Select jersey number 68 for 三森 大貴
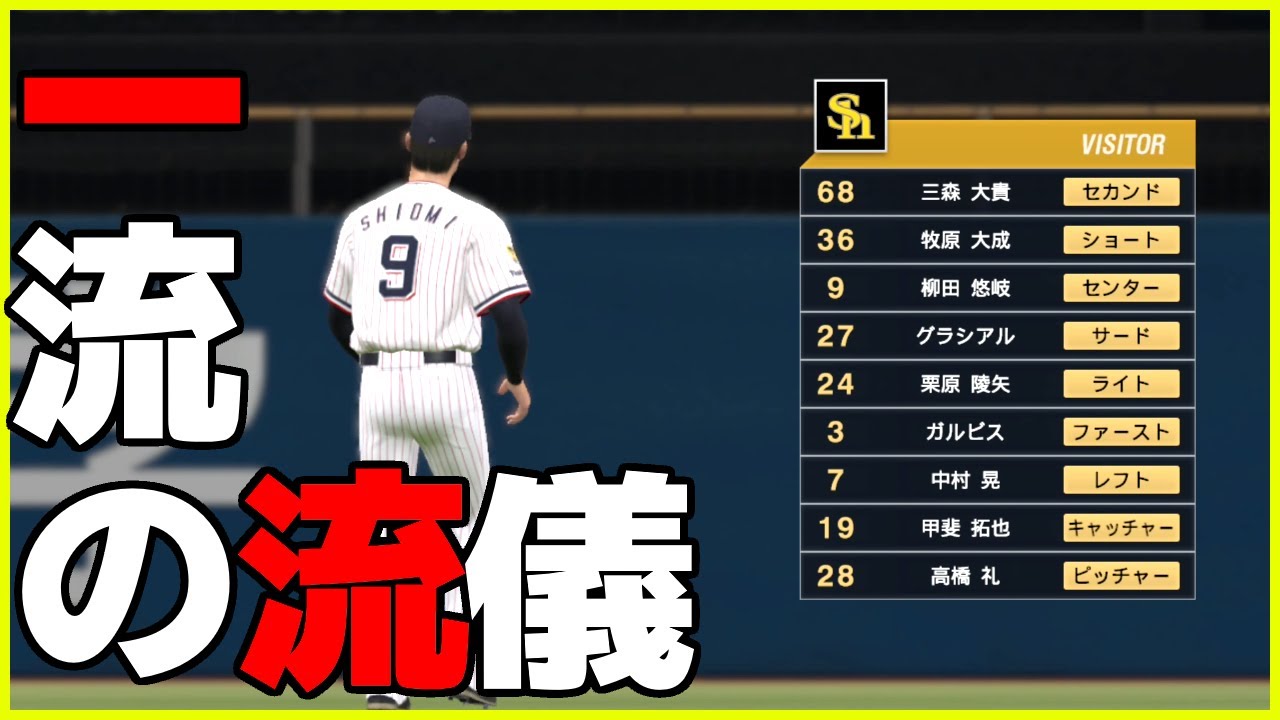The height and width of the screenshot is (720, 1280). point(838,192)
